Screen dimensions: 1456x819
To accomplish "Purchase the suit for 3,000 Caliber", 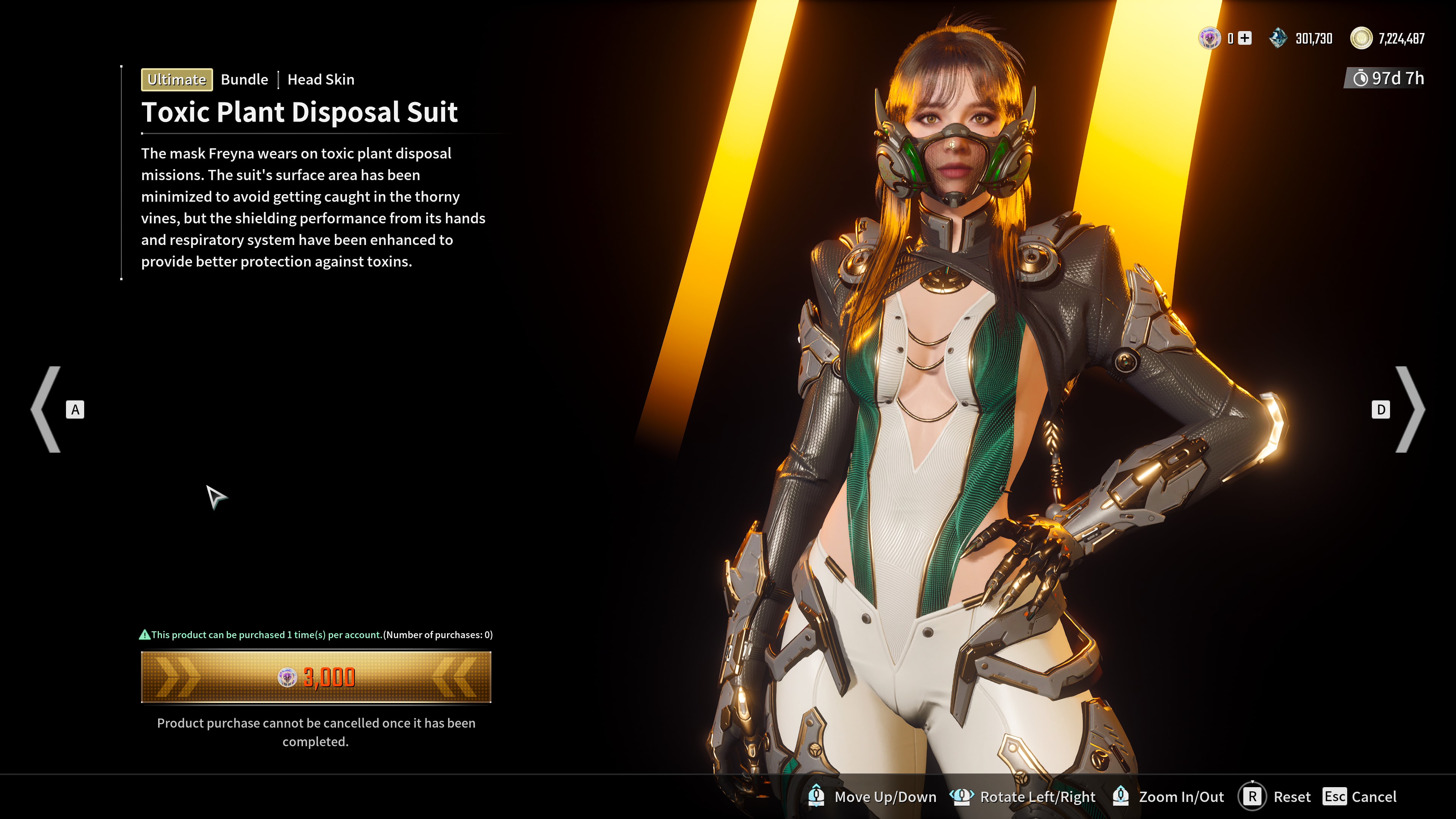I will pyautogui.click(x=316, y=676).
